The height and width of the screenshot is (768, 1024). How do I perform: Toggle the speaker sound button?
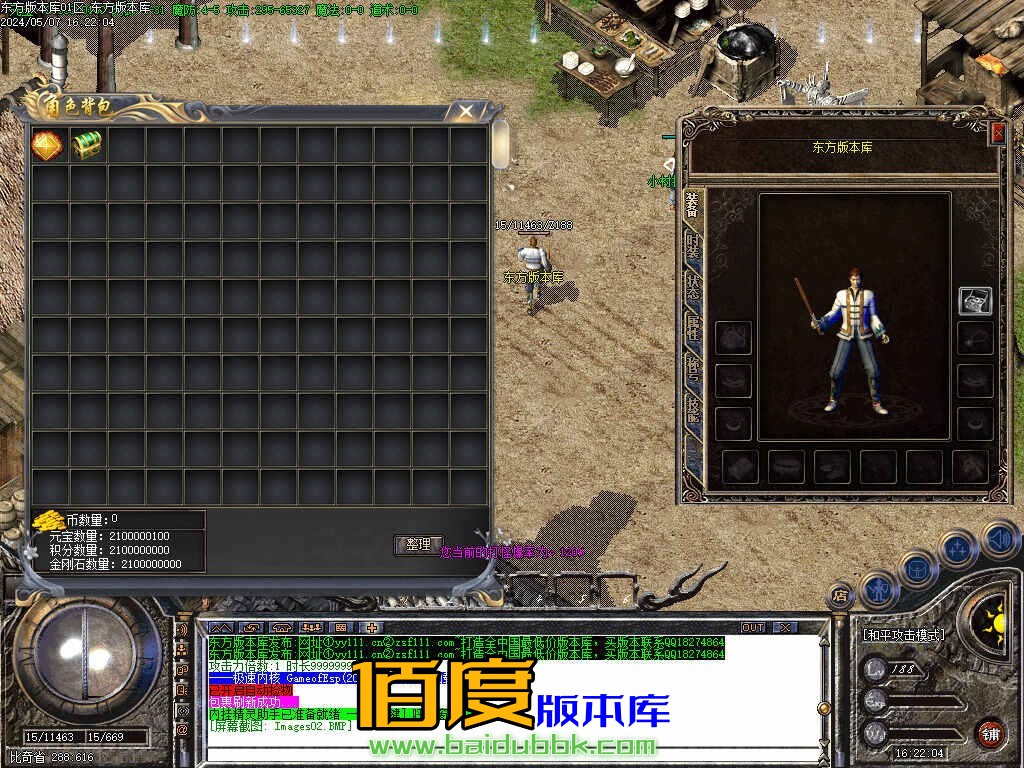coord(998,538)
